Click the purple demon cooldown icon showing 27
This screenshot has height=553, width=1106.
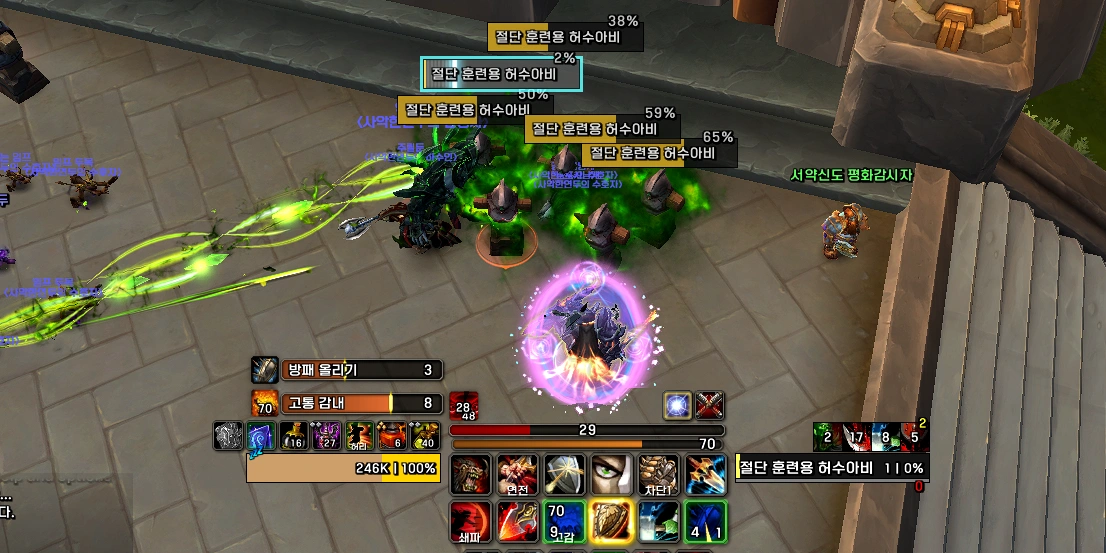[326, 436]
